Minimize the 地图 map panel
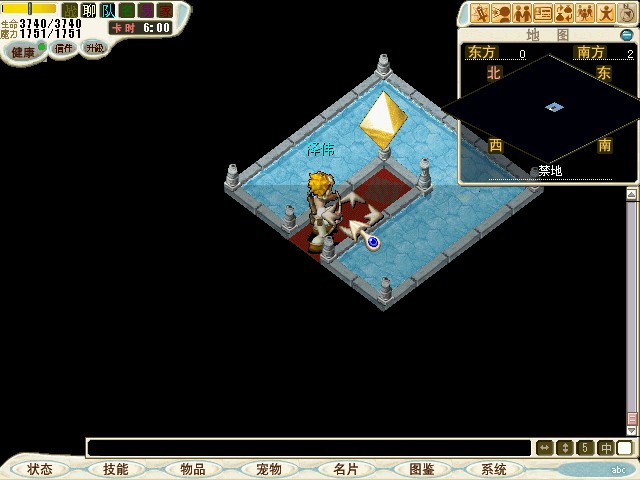Viewport: 640px width, 480px height. [x=626, y=34]
